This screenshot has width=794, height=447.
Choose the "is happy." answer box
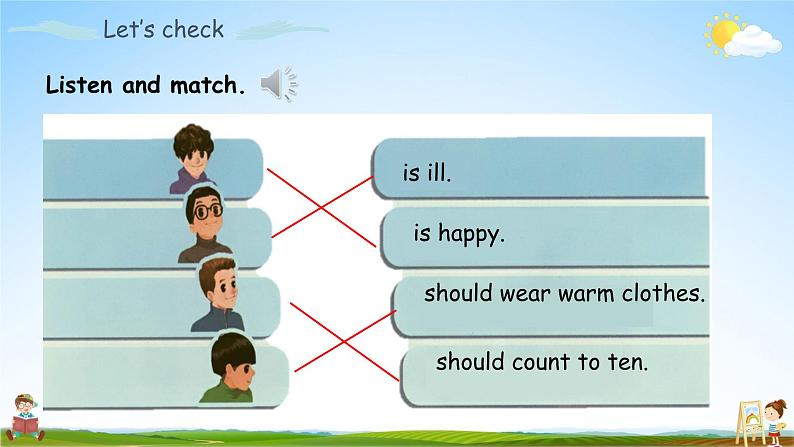tap(545, 236)
